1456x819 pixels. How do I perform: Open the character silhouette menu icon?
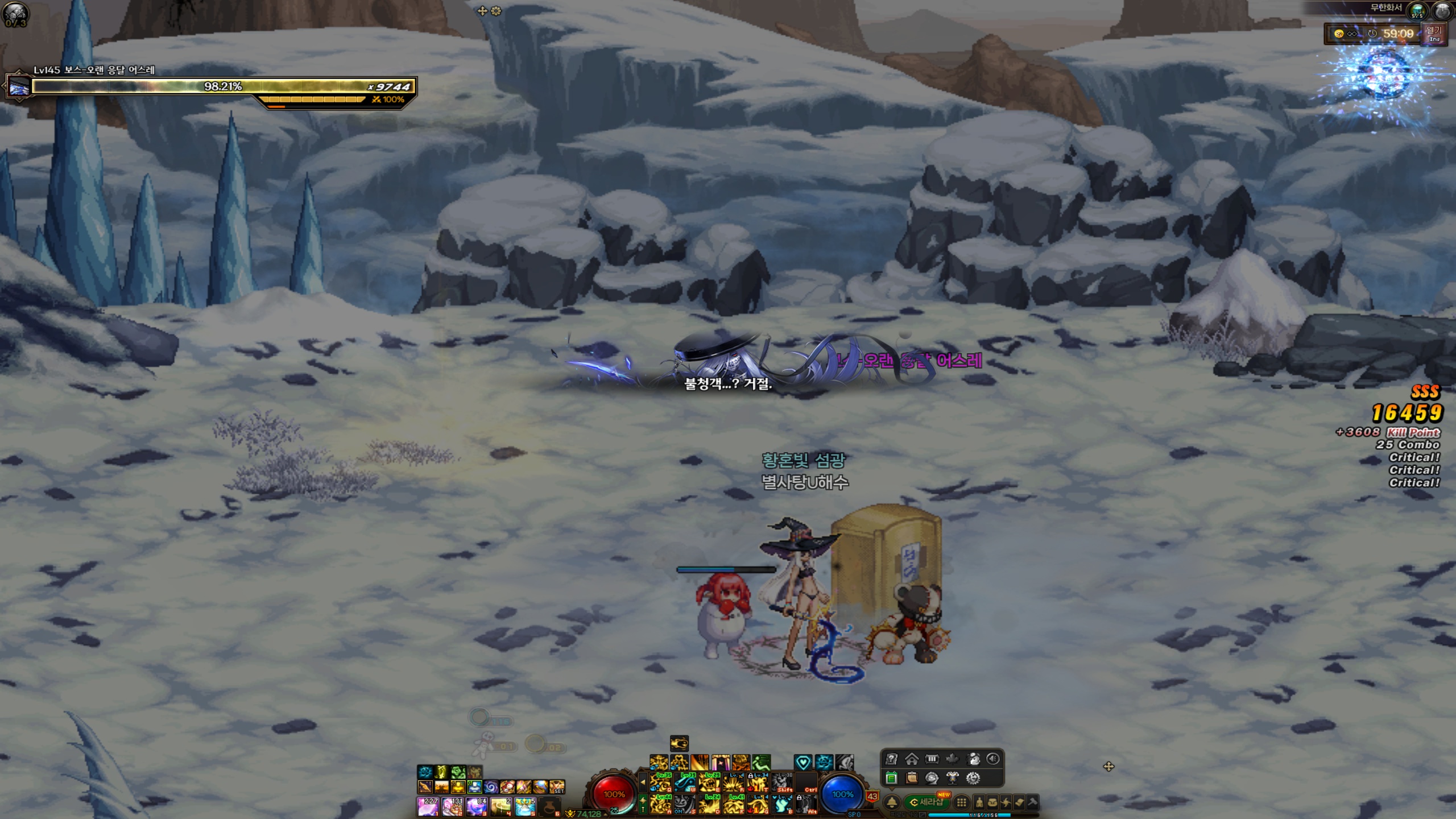click(x=979, y=803)
